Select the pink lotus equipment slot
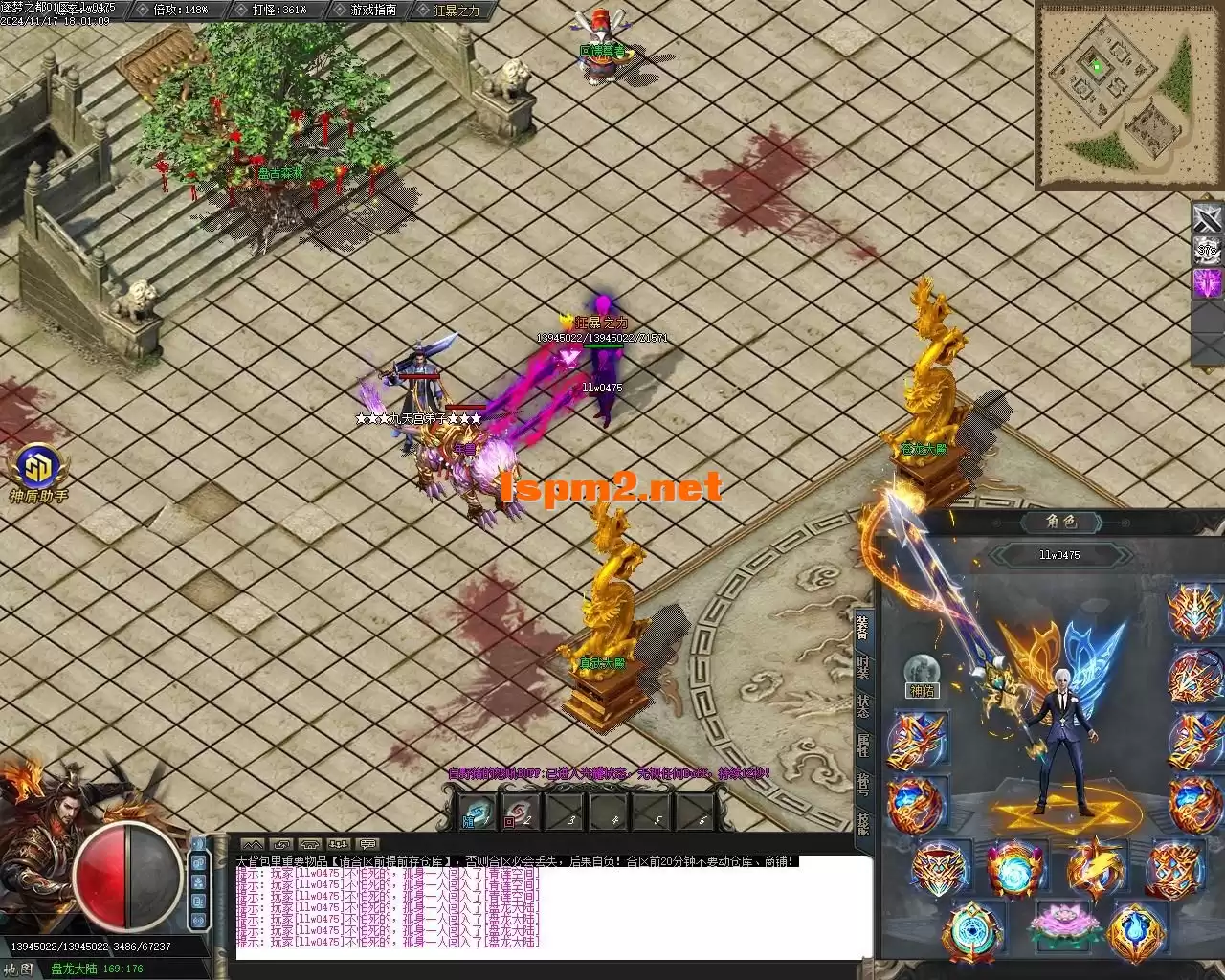The image size is (1225, 980). point(1058,924)
